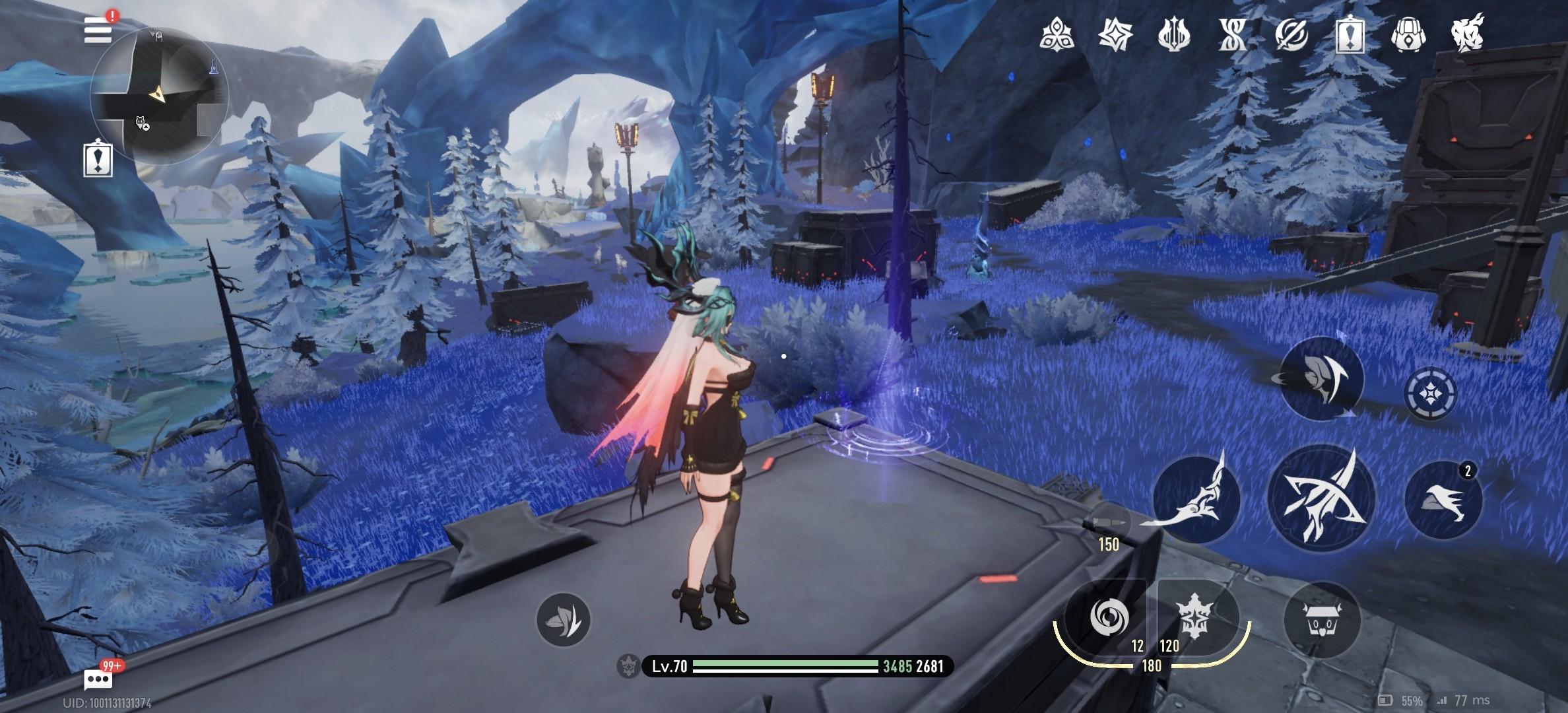Tap the leaf-shaped button near the character's feet
Screen dimensions: 1568x713
[x=563, y=619]
